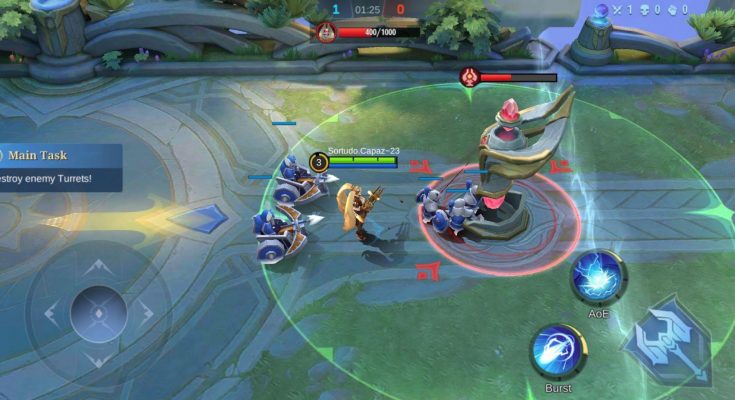The height and width of the screenshot is (400, 735).
Task: Open the Main Task objective panel
Action: tap(60, 167)
